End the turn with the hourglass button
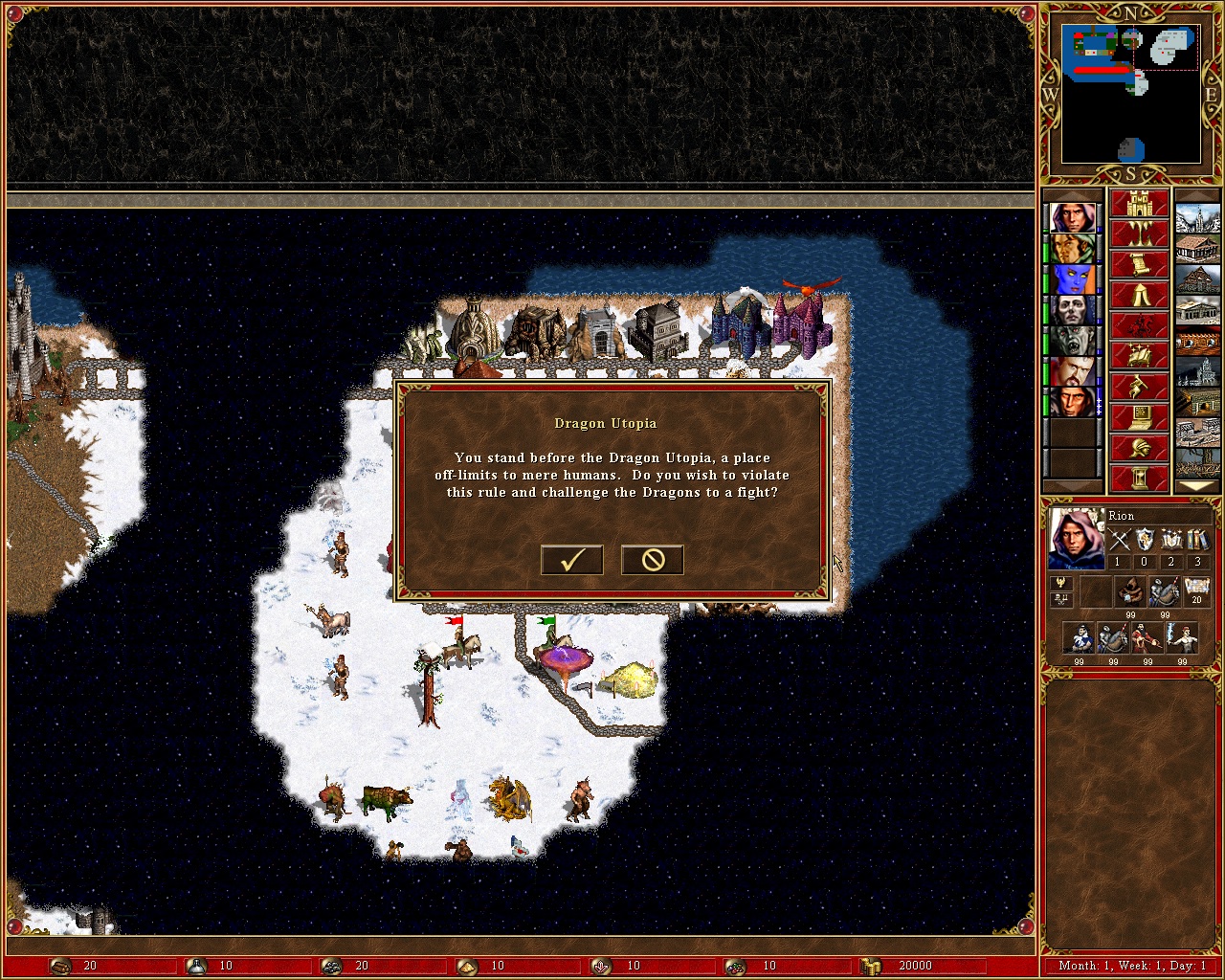This screenshot has height=980, width=1225. 1139,479
